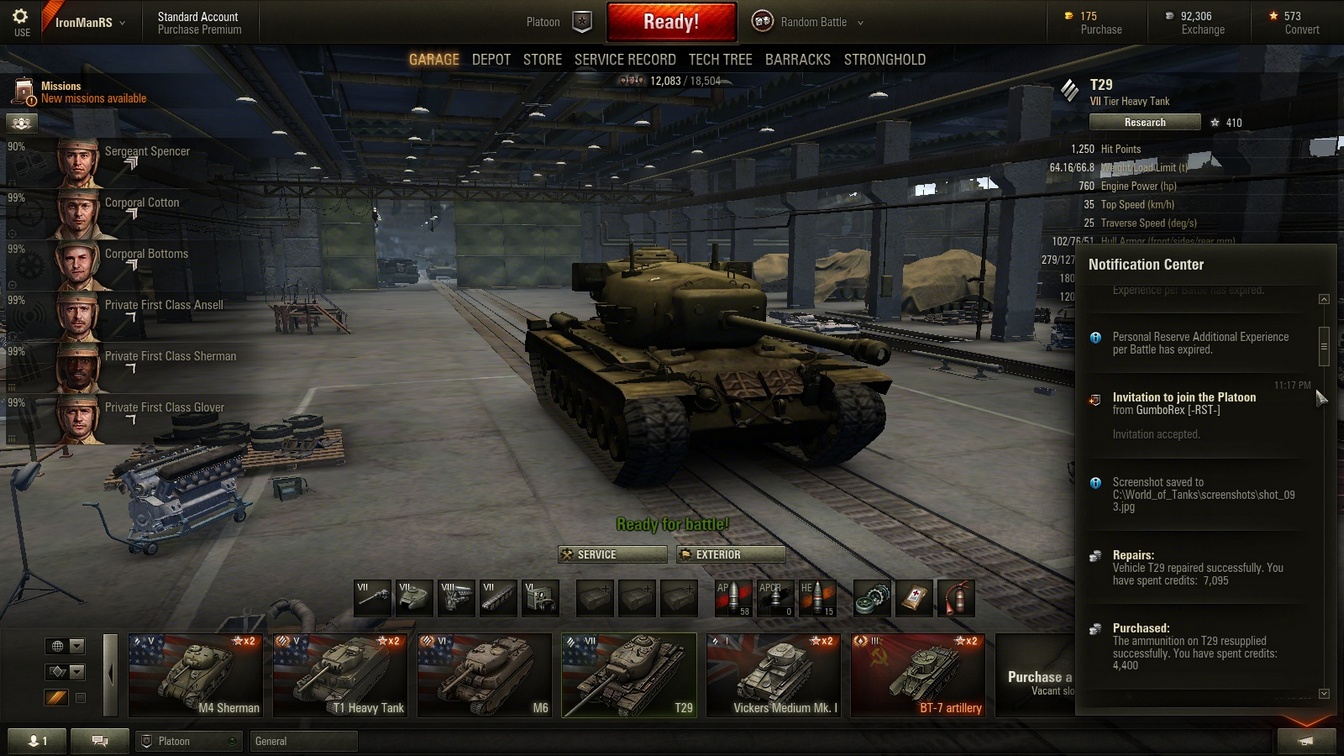The width and height of the screenshot is (1344, 756).
Task: View the Service Record tab
Action: pyautogui.click(x=625, y=60)
